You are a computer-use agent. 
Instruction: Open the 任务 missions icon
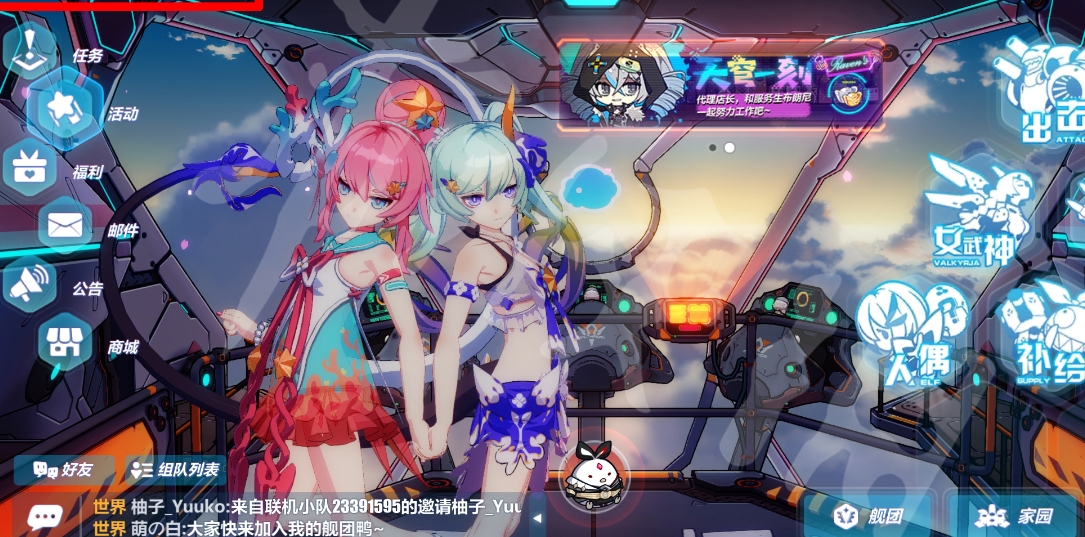point(32,48)
